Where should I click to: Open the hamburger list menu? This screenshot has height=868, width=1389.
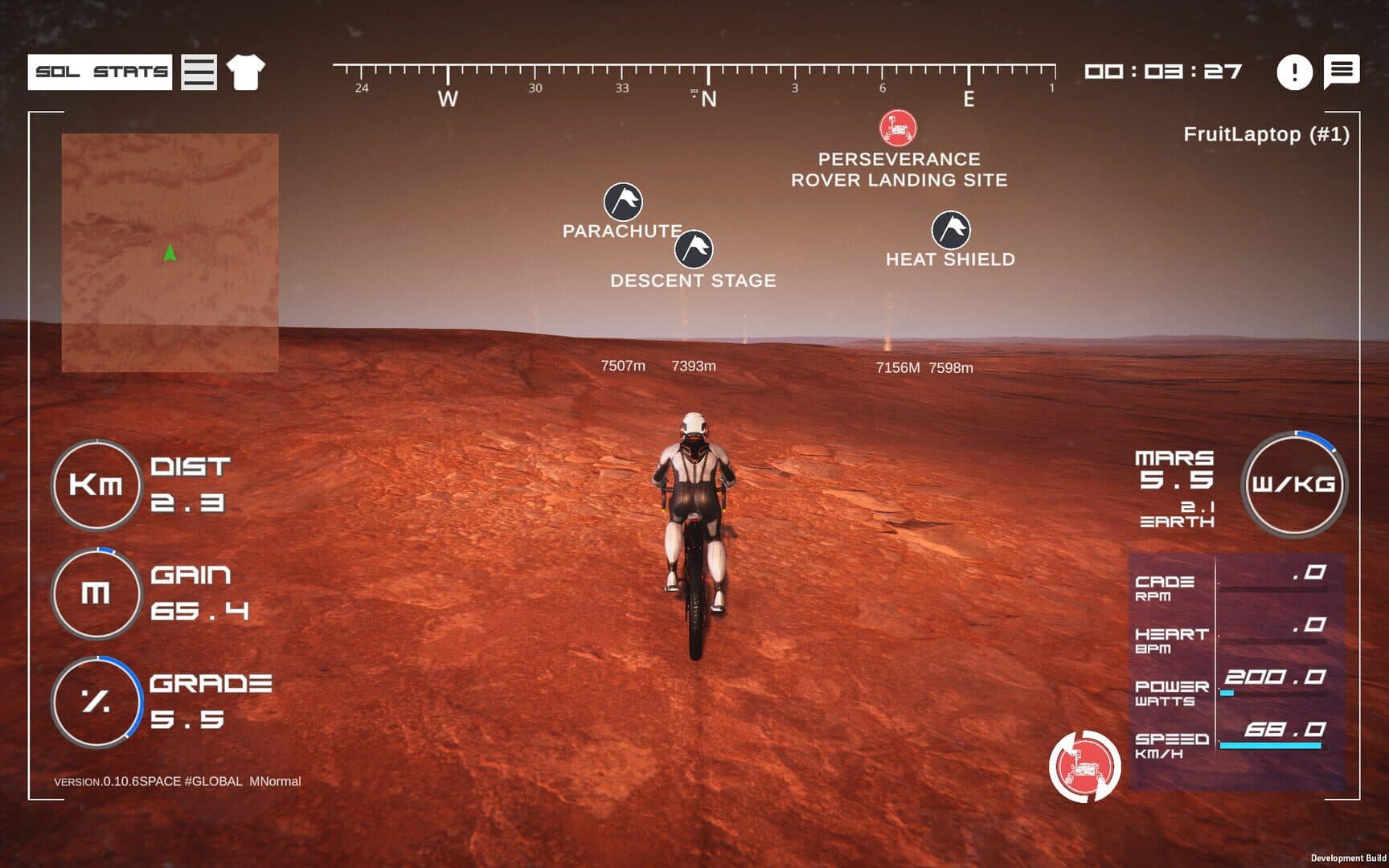[x=199, y=72]
